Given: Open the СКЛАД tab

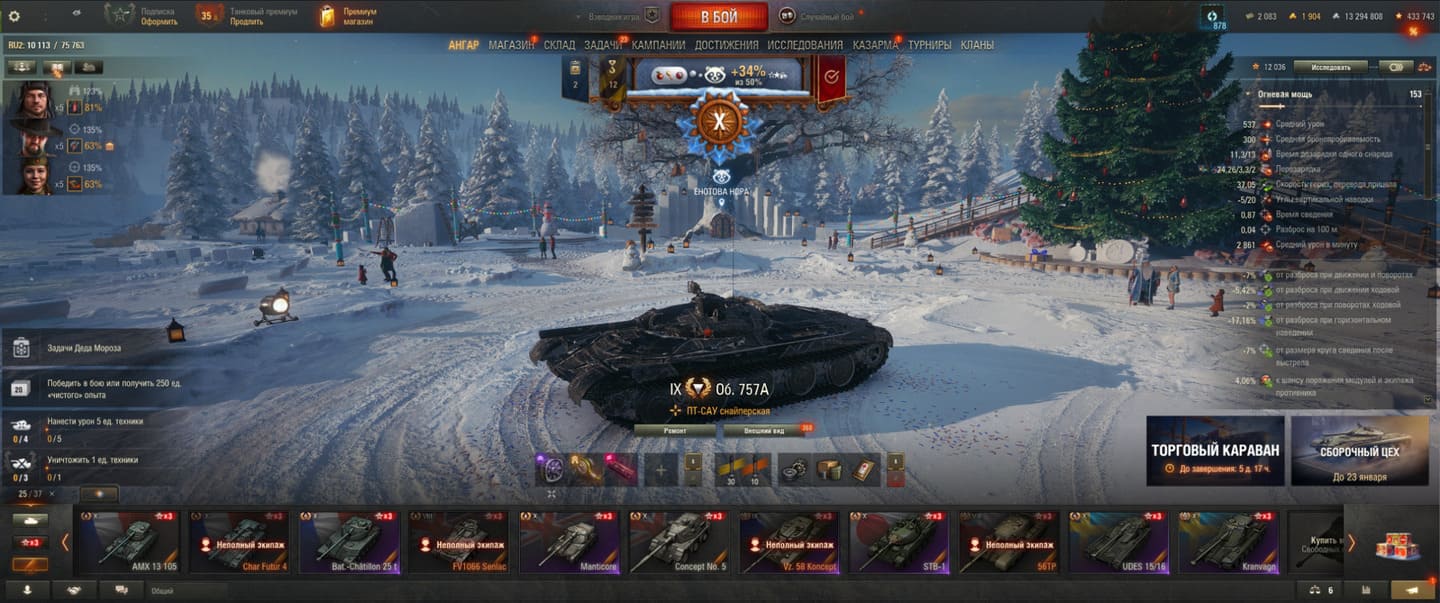Looking at the screenshot, I should click(559, 45).
